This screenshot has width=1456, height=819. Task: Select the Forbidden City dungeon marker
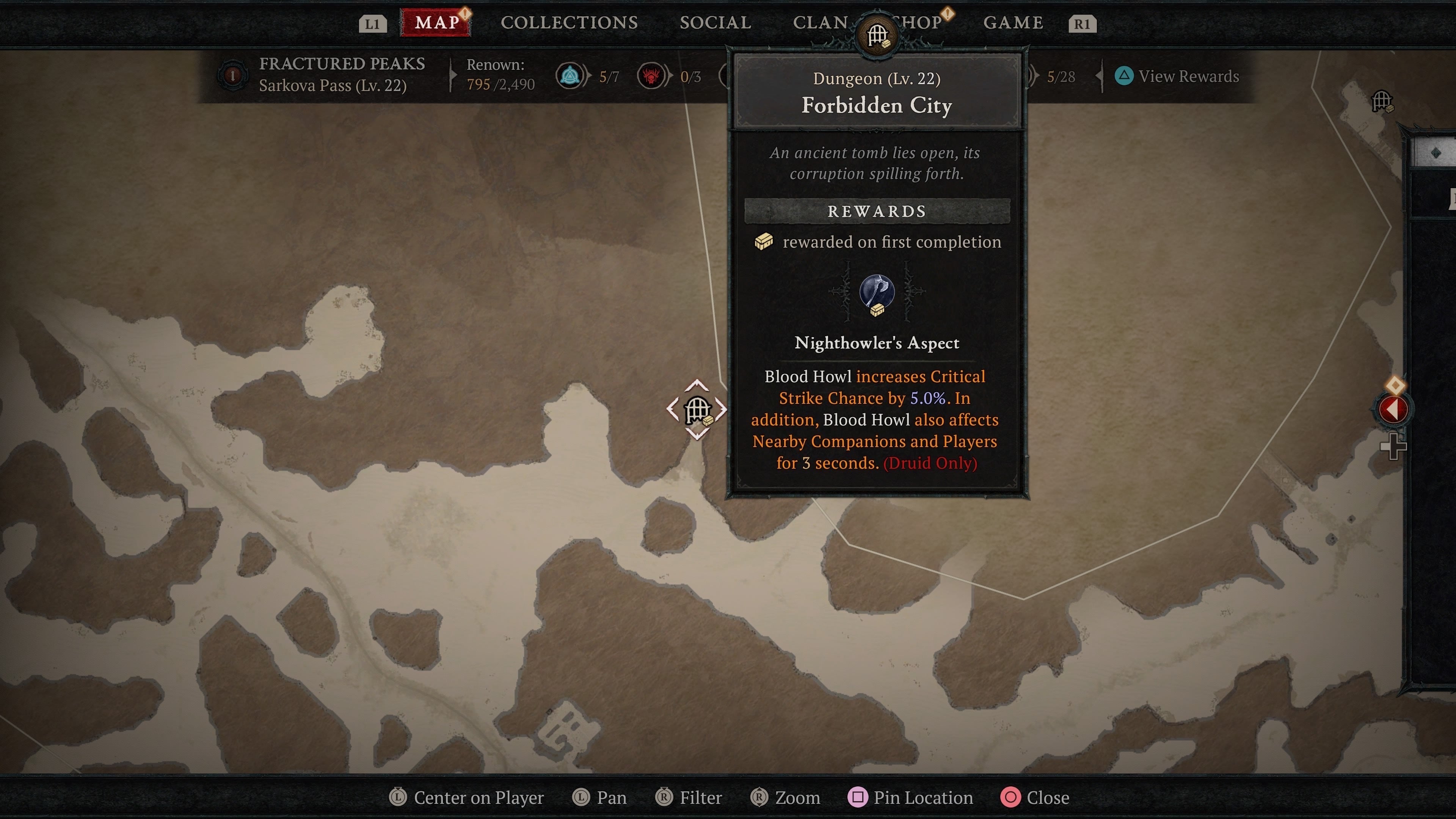[x=697, y=410]
